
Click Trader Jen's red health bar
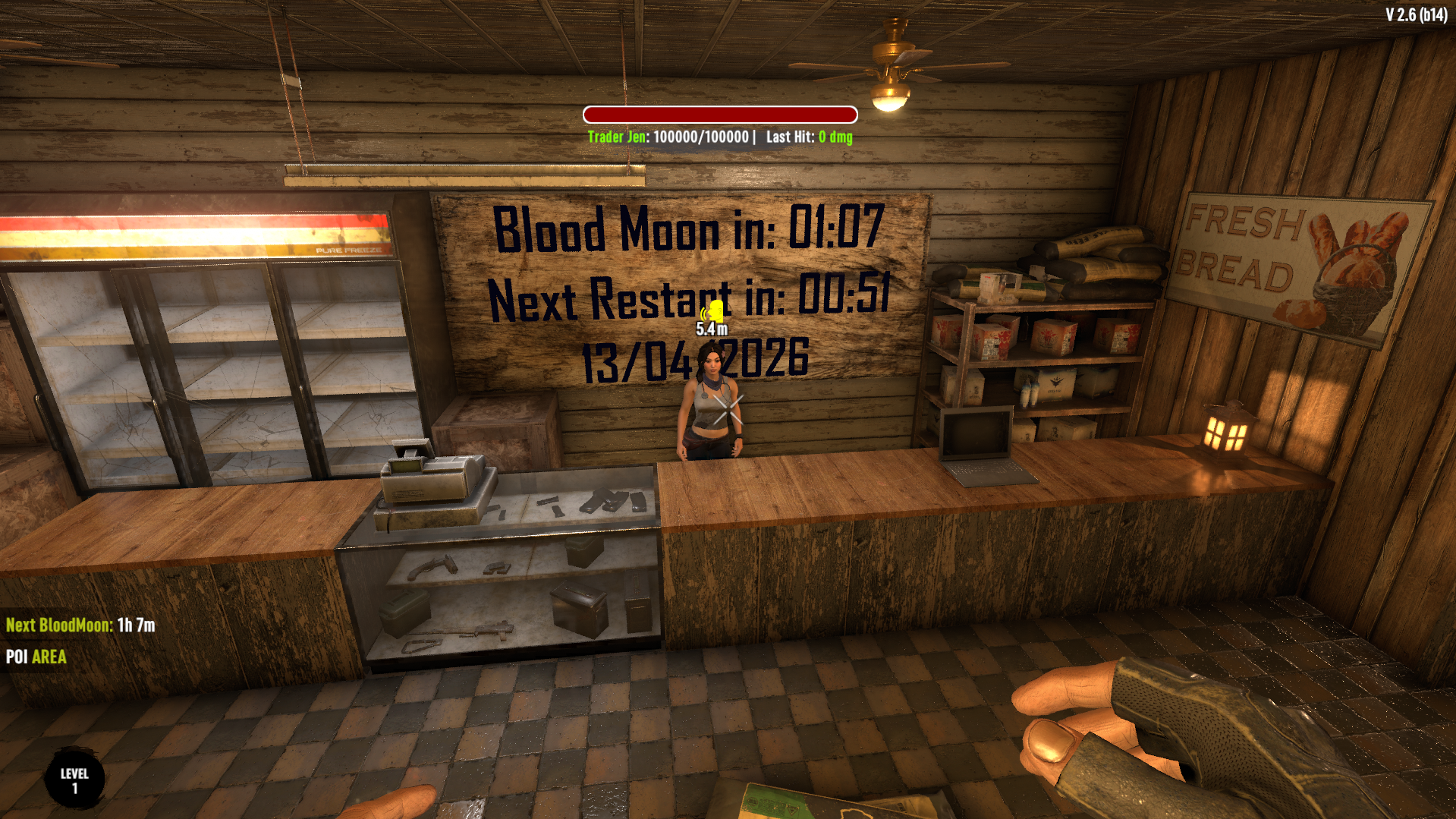click(720, 114)
